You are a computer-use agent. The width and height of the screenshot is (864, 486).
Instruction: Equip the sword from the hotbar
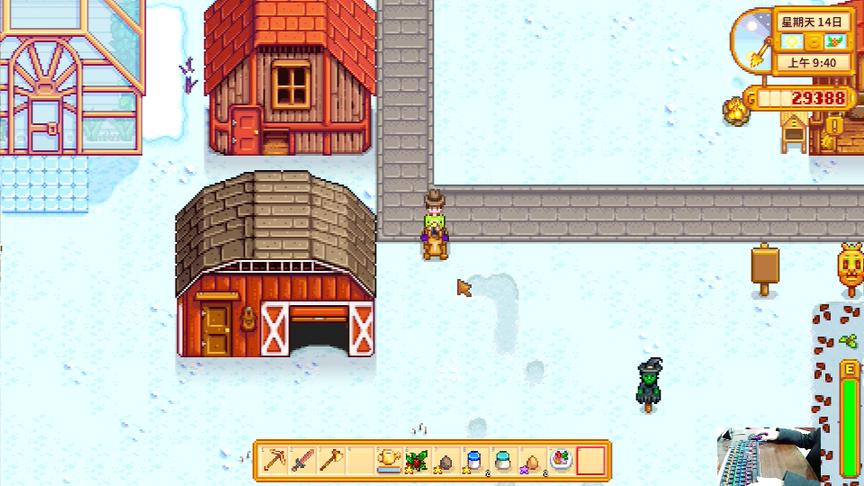[x=303, y=460]
